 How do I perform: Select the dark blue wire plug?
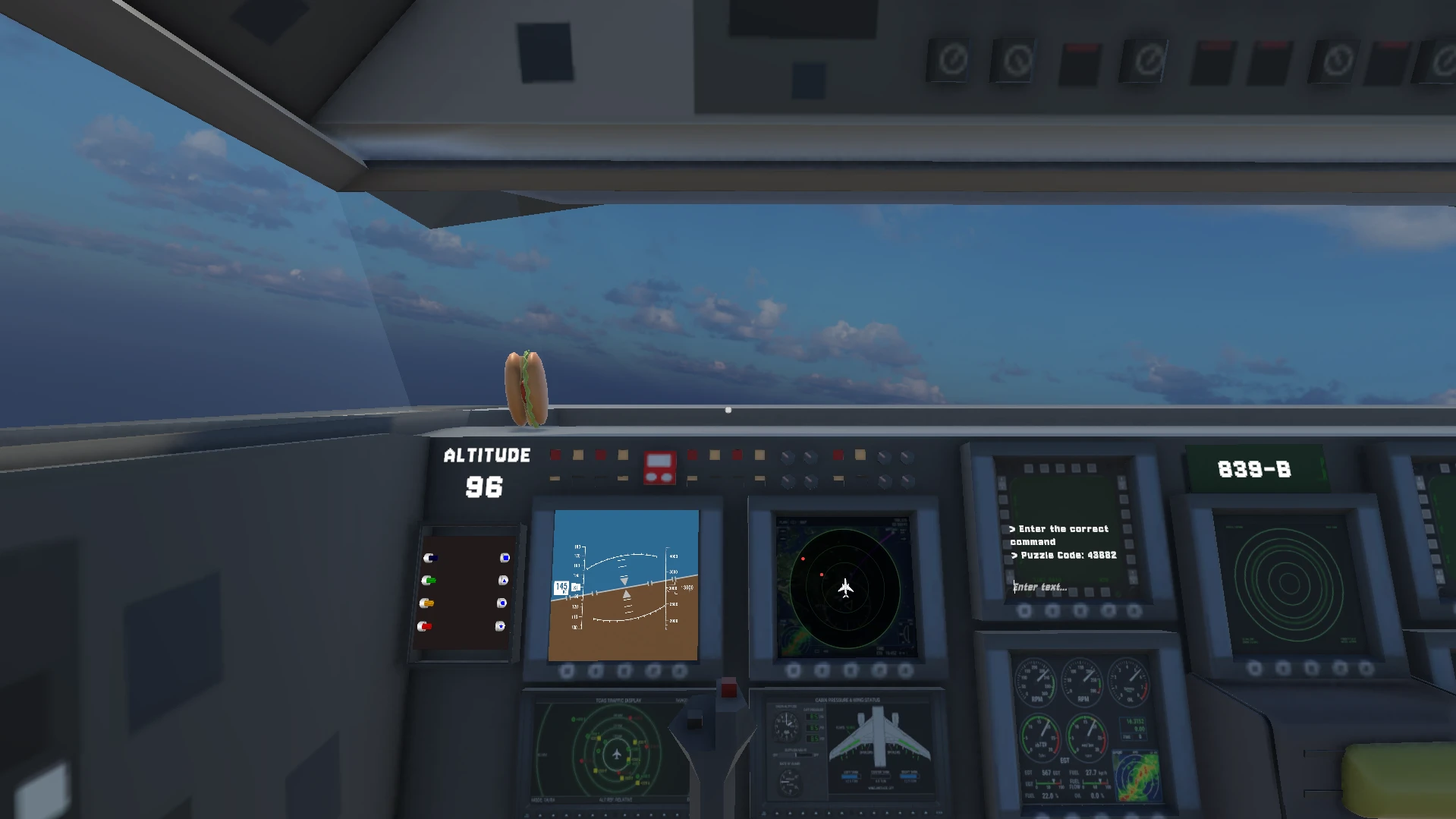(x=430, y=558)
